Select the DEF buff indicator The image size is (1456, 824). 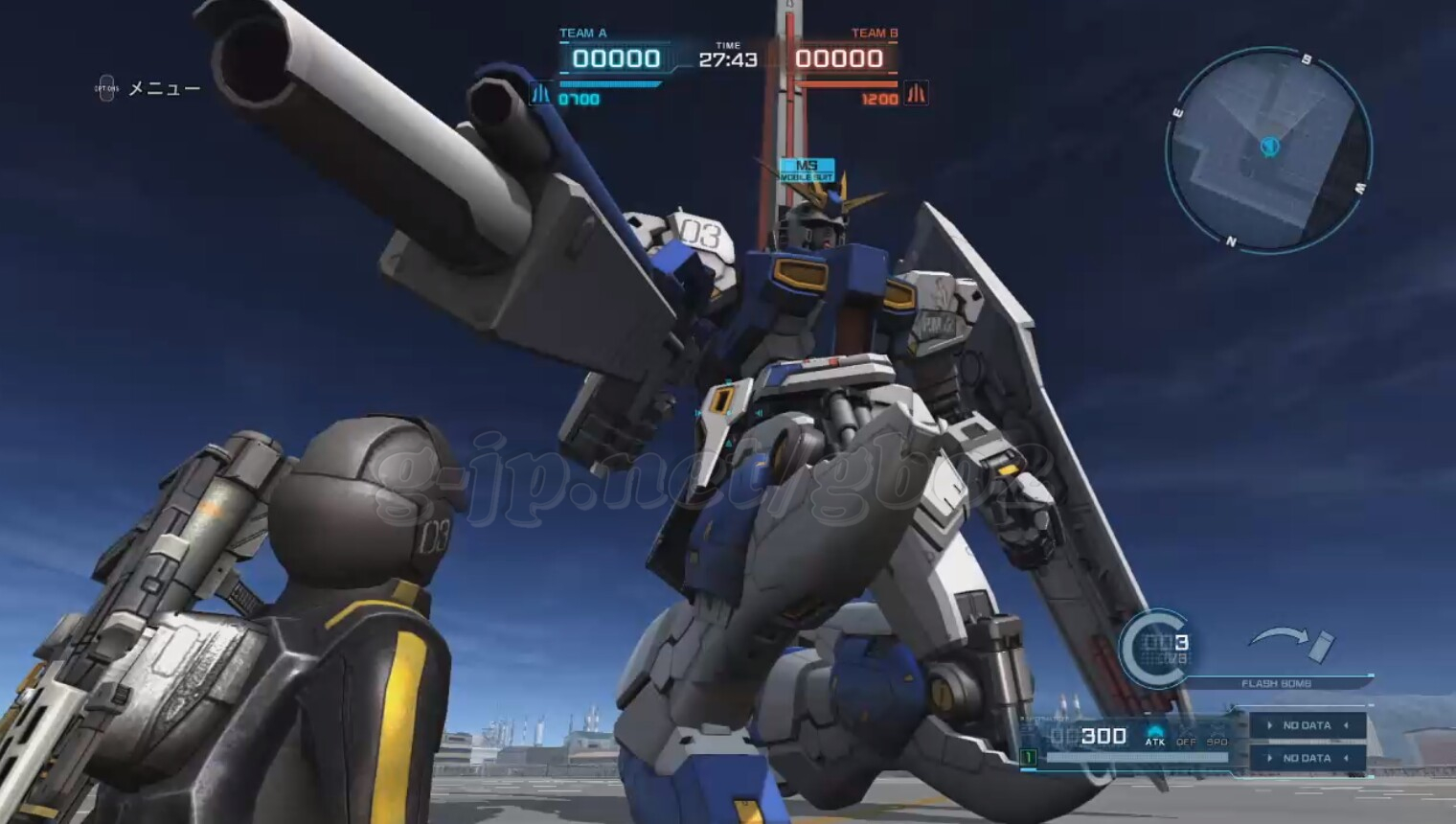pyautogui.click(x=1186, y=737)
